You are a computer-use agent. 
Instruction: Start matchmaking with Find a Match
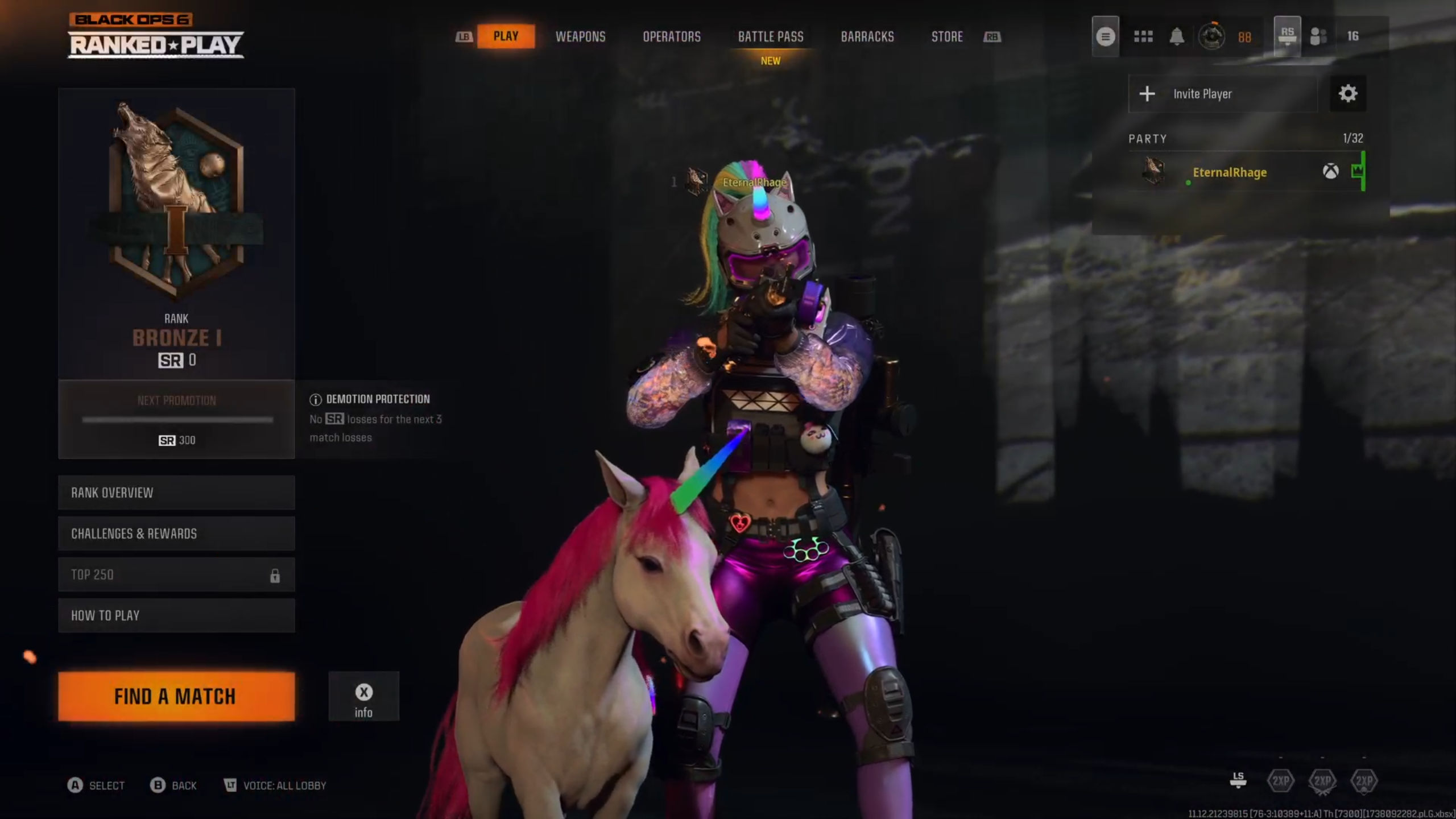click(x=176, y=696)
